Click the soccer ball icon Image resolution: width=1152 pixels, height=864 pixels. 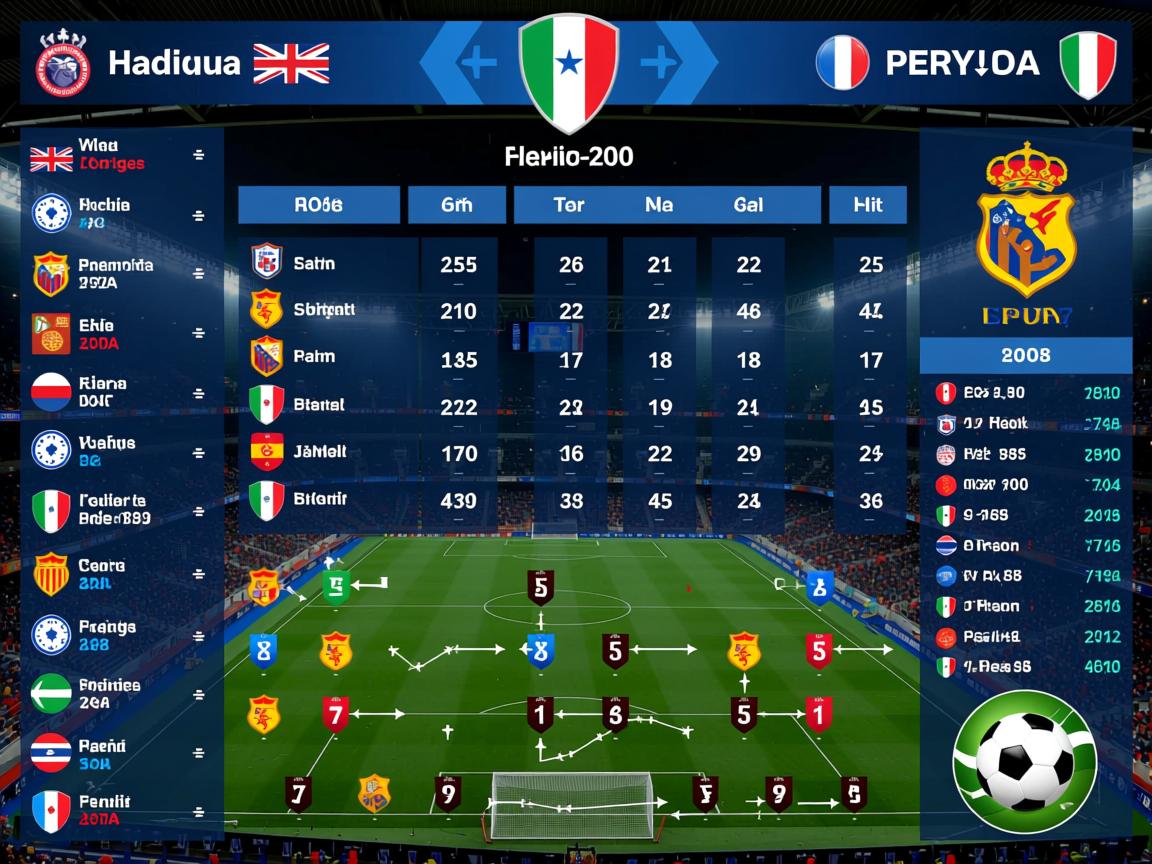pyautogui.click(x=1024, y=761)
